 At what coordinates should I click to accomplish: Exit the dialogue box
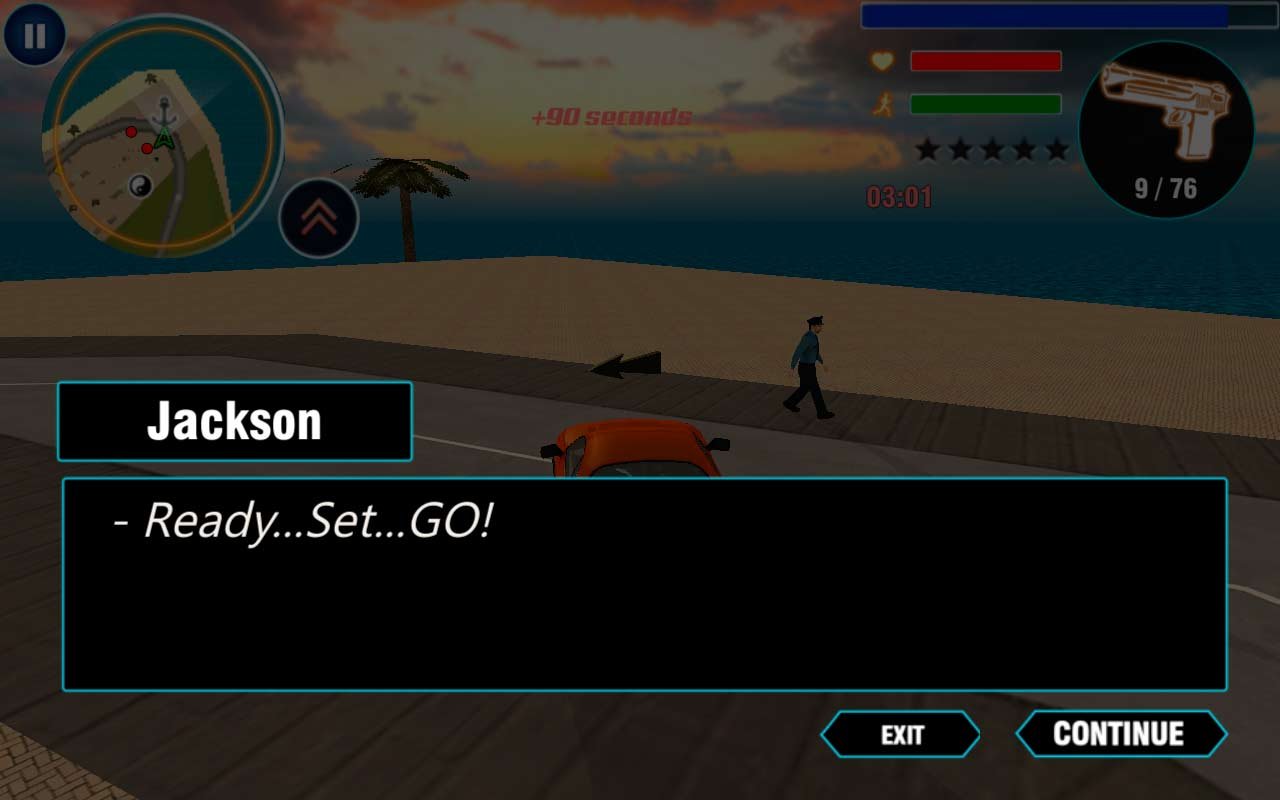click(901, 735)
